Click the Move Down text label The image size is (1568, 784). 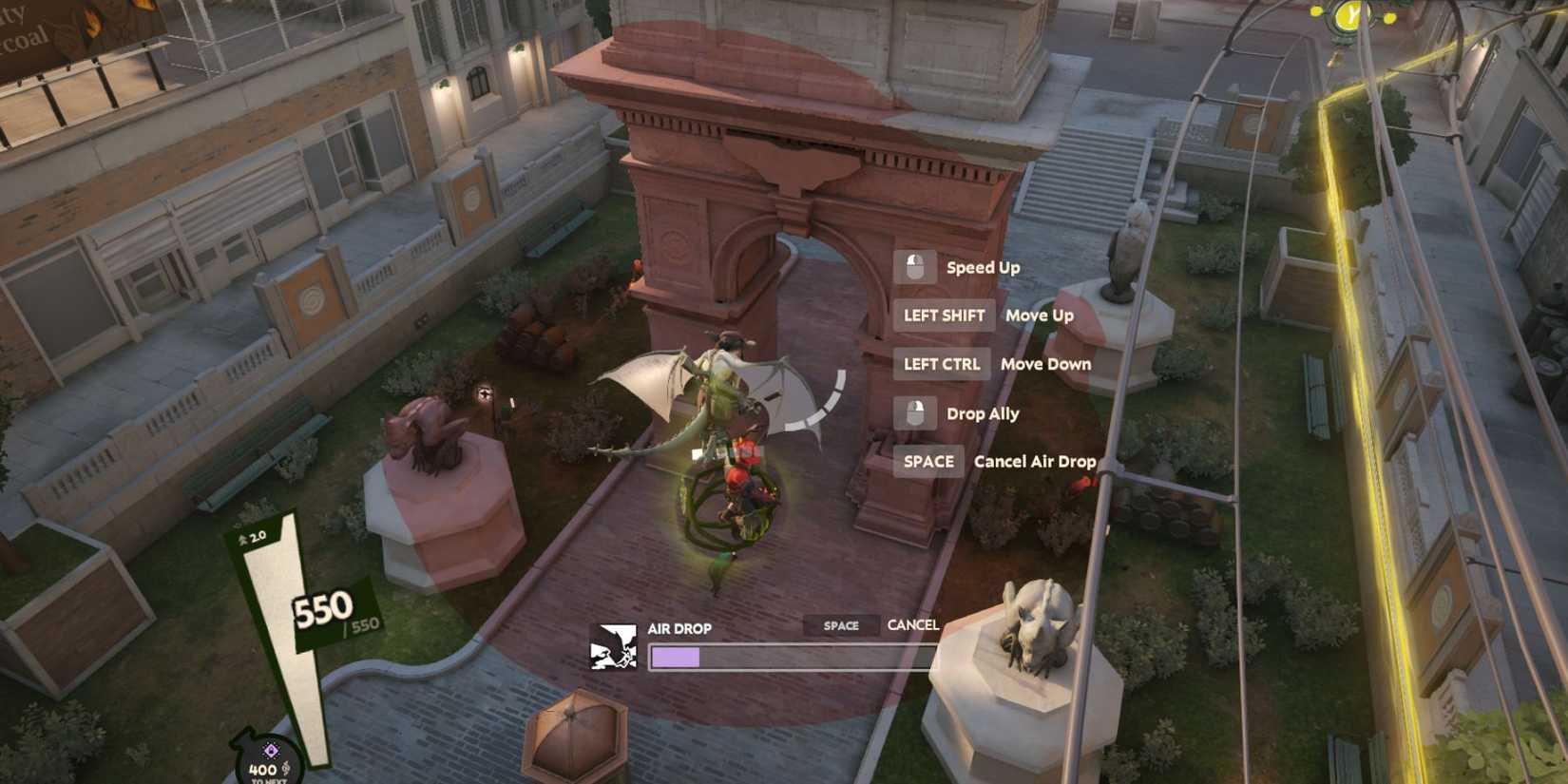point(1045,364)
